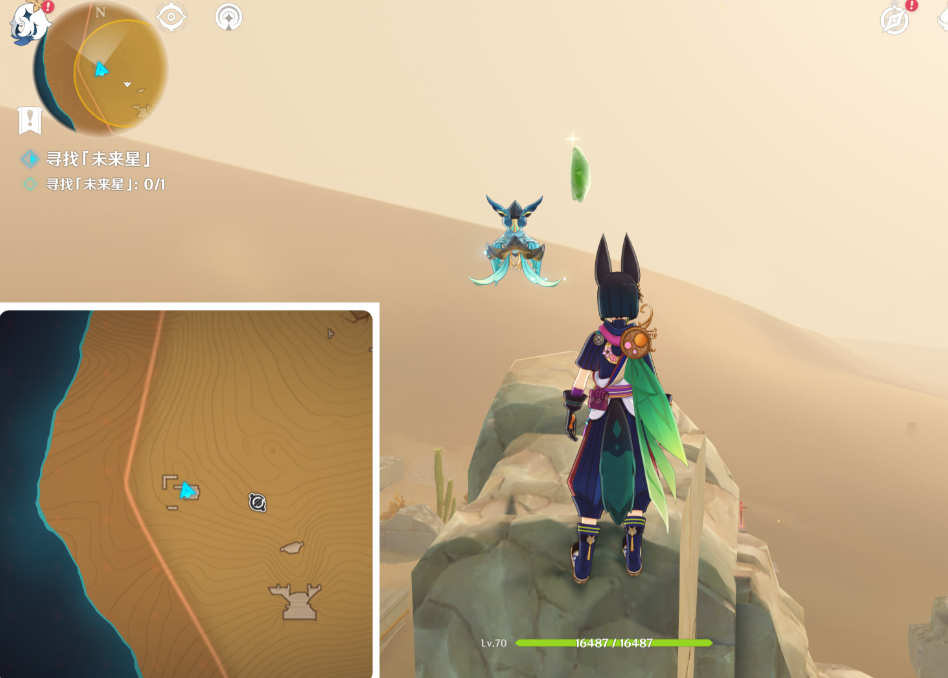Open the quest log bookmark icon

pos(30,121)
